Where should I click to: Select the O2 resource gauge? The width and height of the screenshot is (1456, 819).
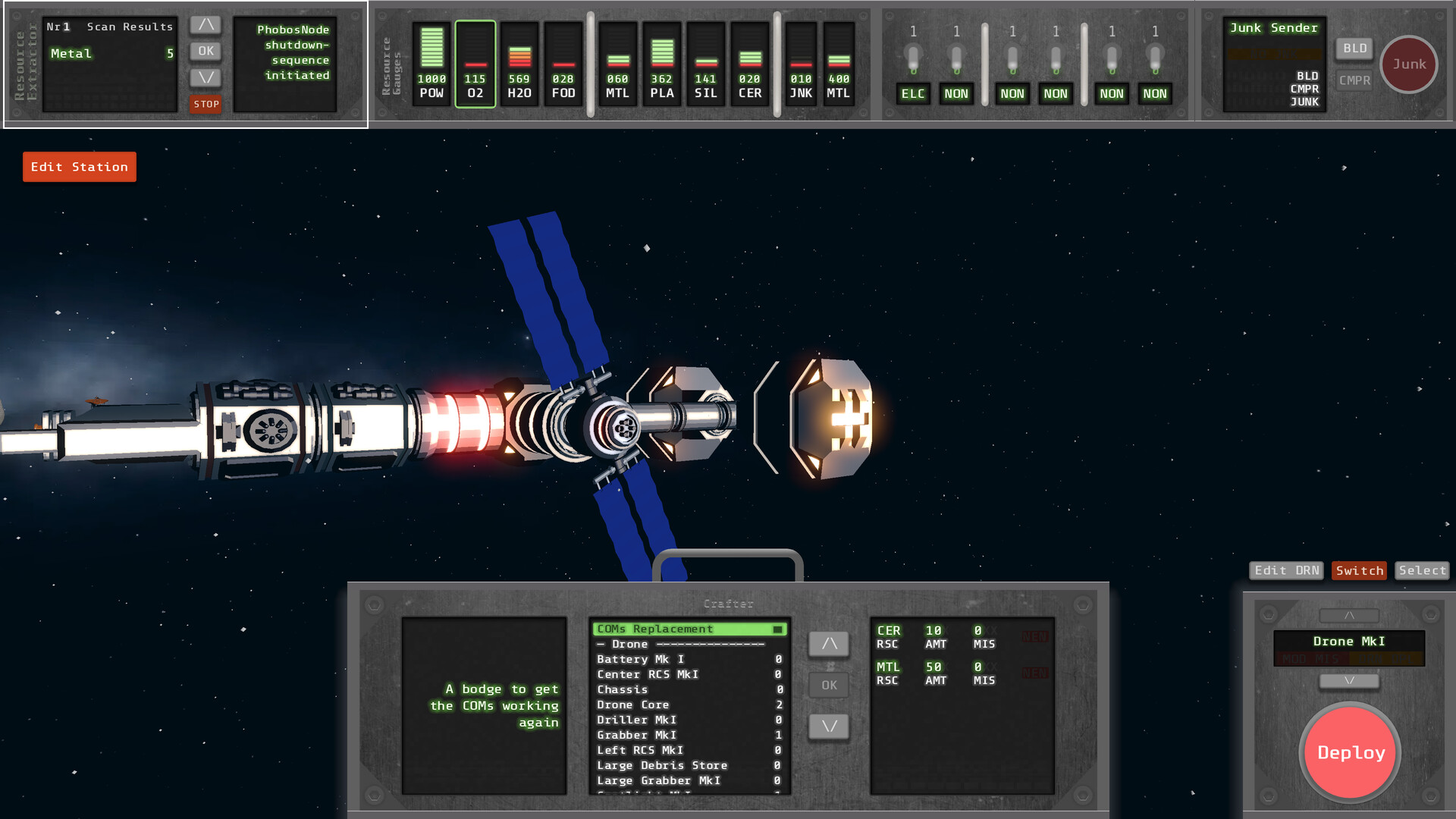475,64
